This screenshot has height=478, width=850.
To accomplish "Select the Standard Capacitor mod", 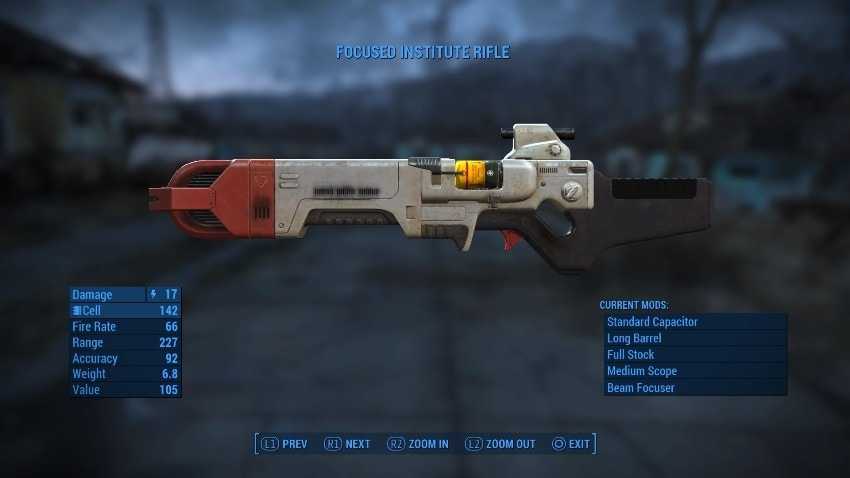I will (694, 322).
